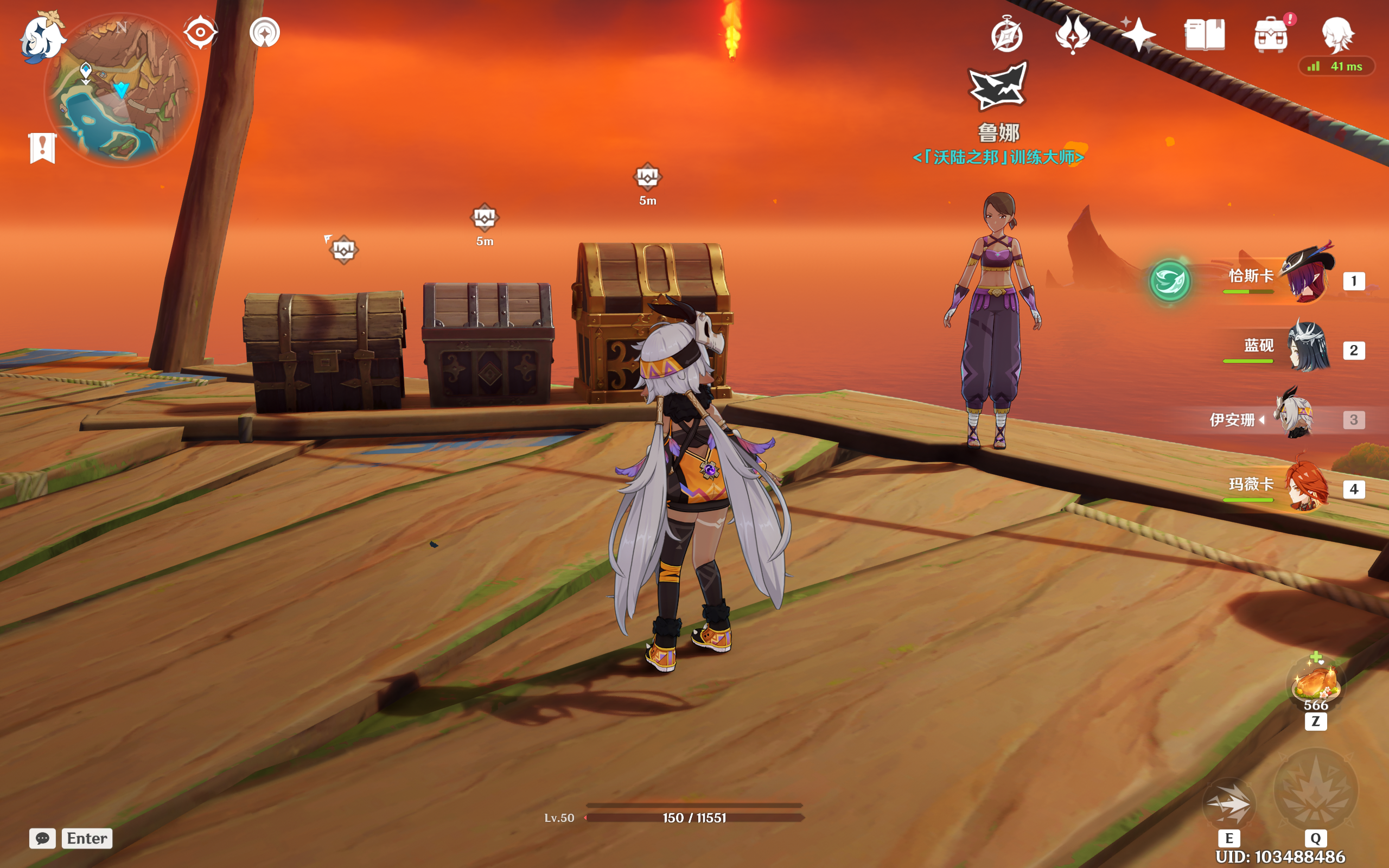Open the backpack inventory icon
This screenshot has height=868, width=1389.
1271,34
